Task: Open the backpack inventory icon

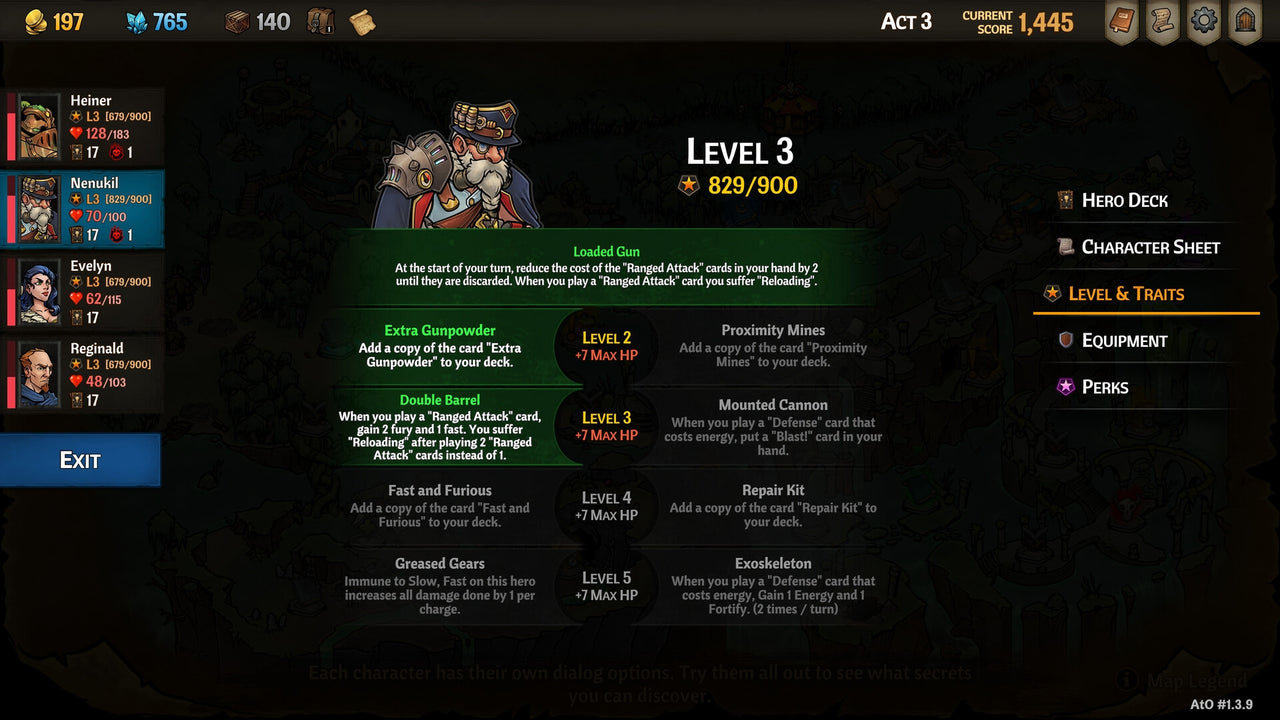Action: pyautogui.click(x=320, y=21)
